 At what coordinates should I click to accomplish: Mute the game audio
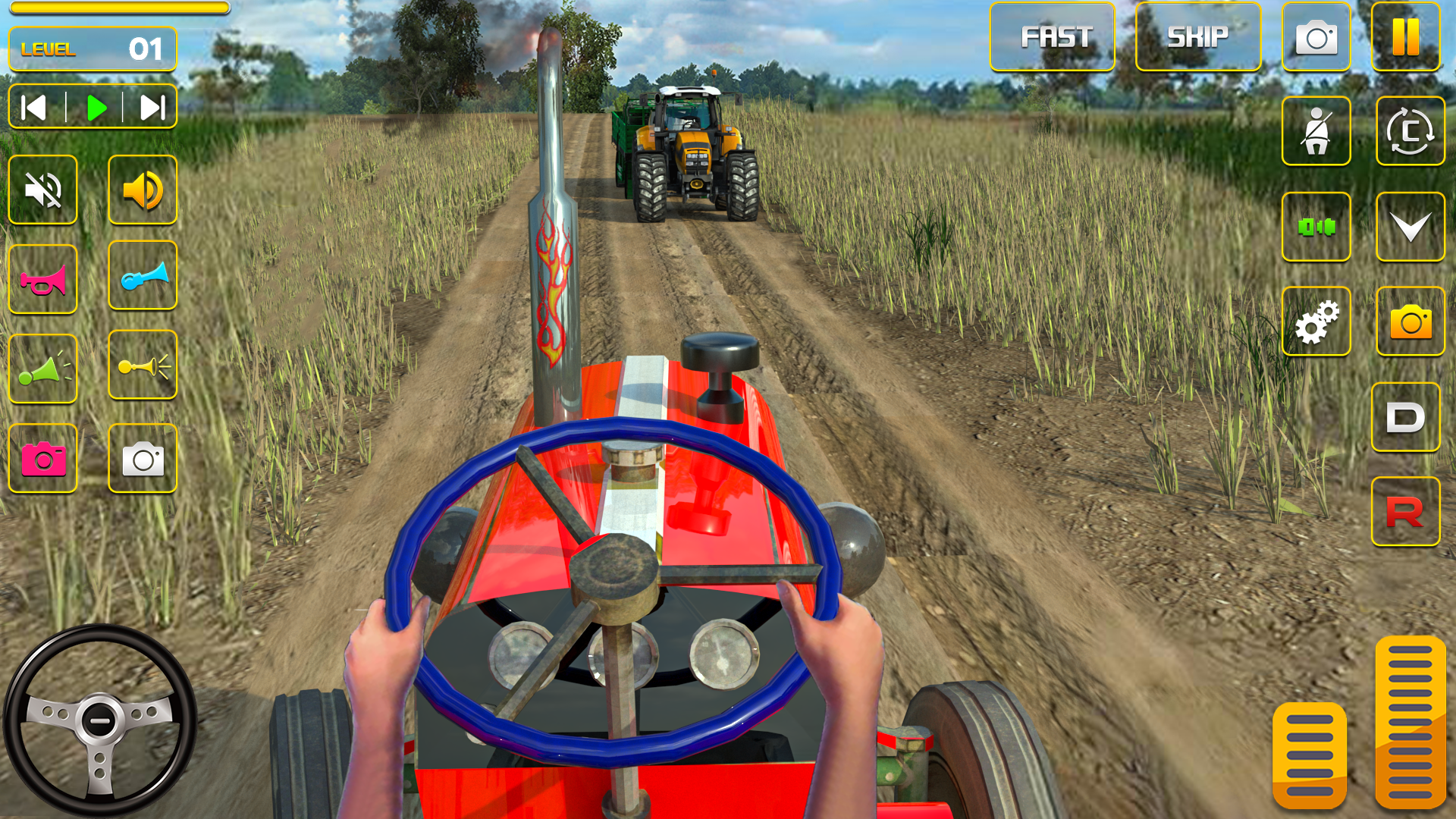point(42,190)
